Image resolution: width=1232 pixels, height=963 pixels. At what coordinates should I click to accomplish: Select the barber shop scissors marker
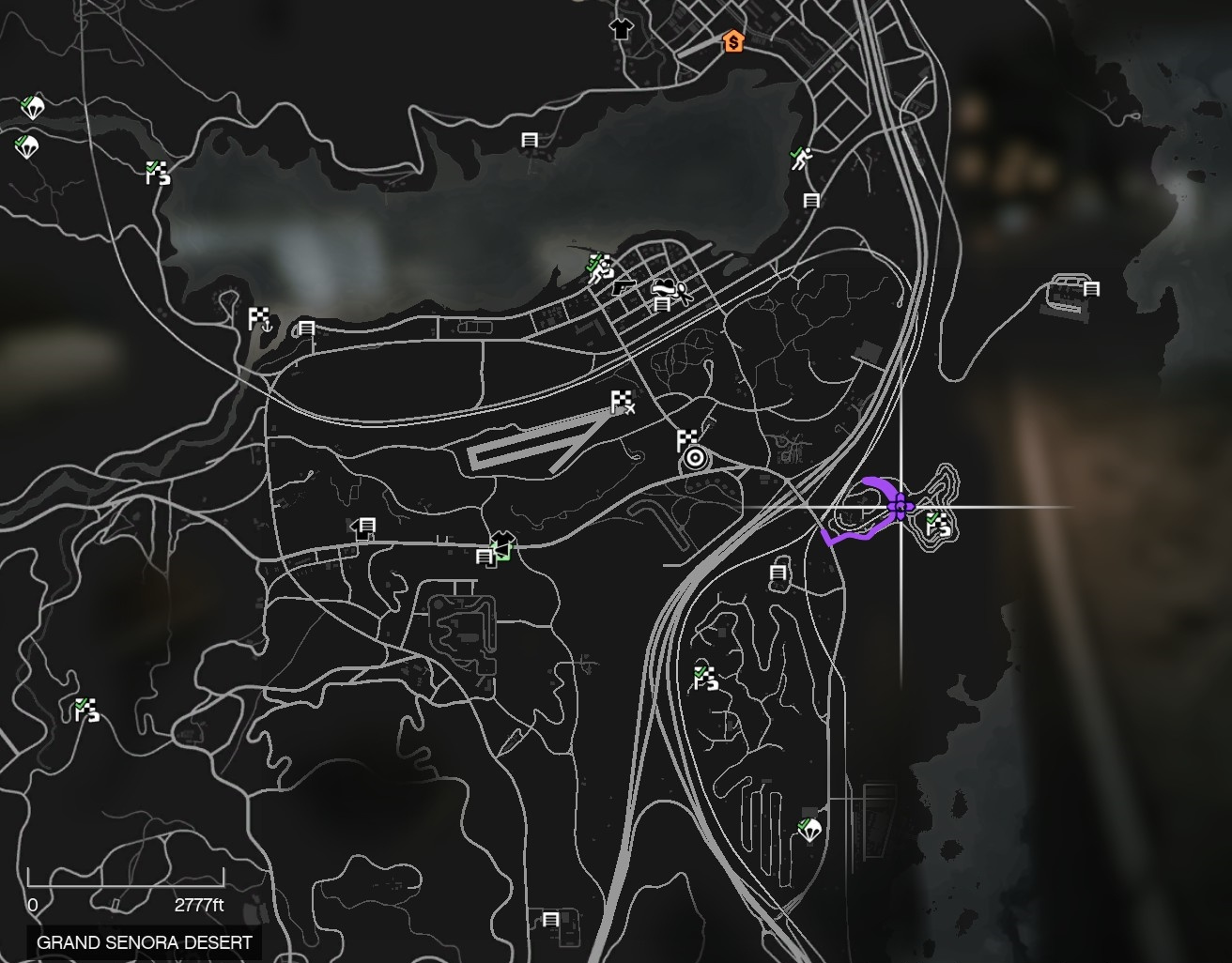point(683,295)
